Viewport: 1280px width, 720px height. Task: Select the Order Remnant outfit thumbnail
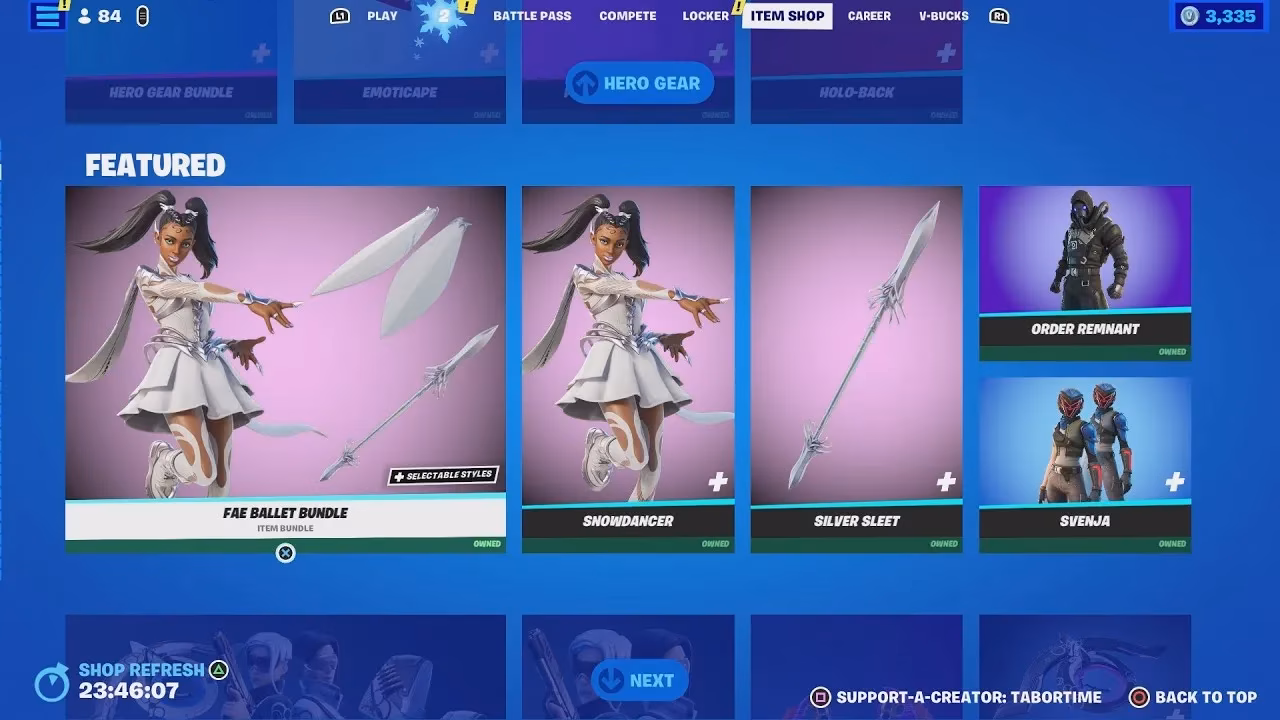pyautogui.click(x=1084, y=255)
